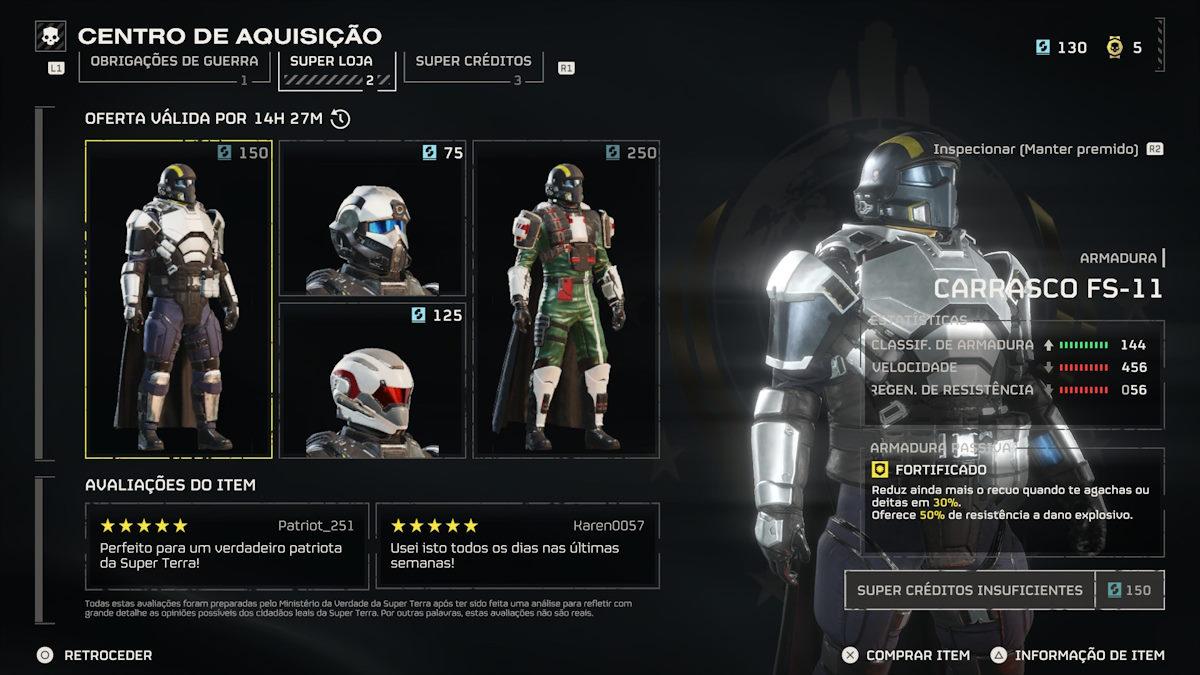Open the Super Créditos tab

(x=473, y=62)
